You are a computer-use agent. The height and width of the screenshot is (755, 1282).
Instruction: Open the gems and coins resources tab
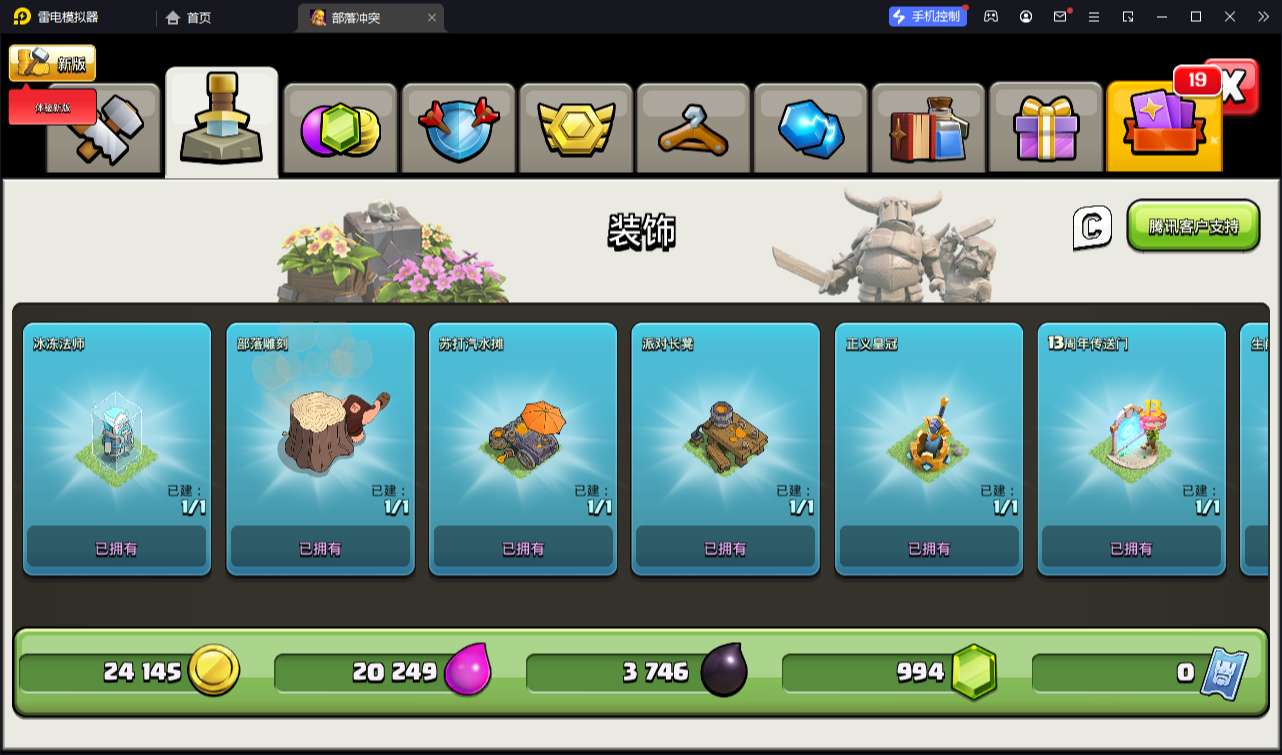coord(340,130)
